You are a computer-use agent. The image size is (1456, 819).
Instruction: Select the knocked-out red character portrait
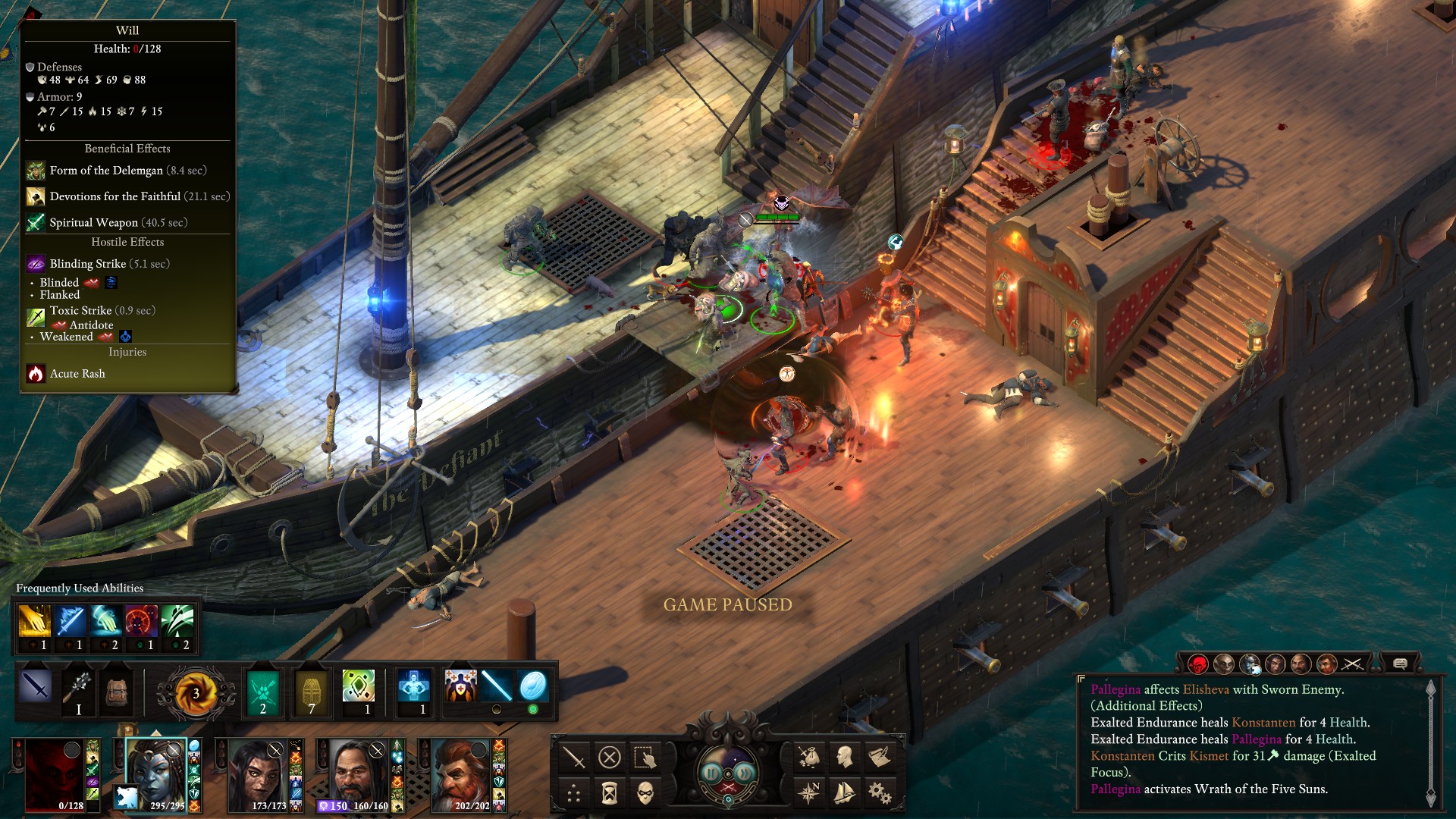(x=53, y=775)
